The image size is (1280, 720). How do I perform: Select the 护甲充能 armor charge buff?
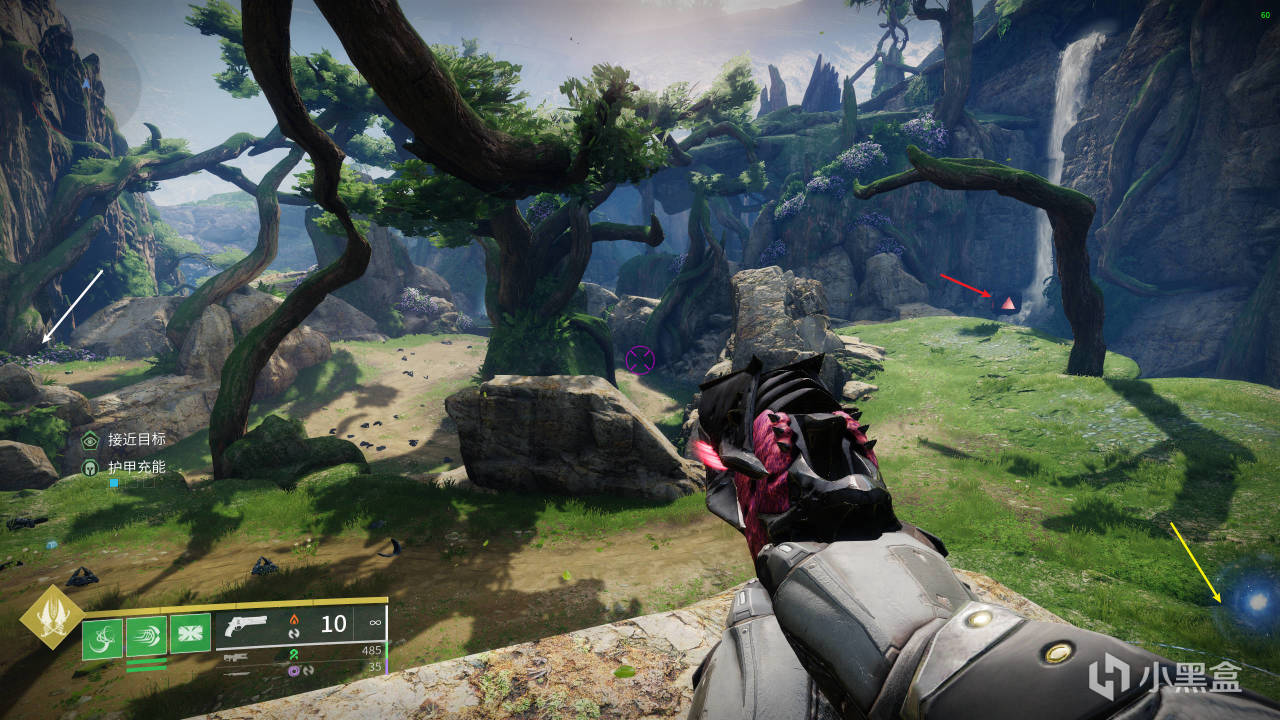tap(91, 467)
